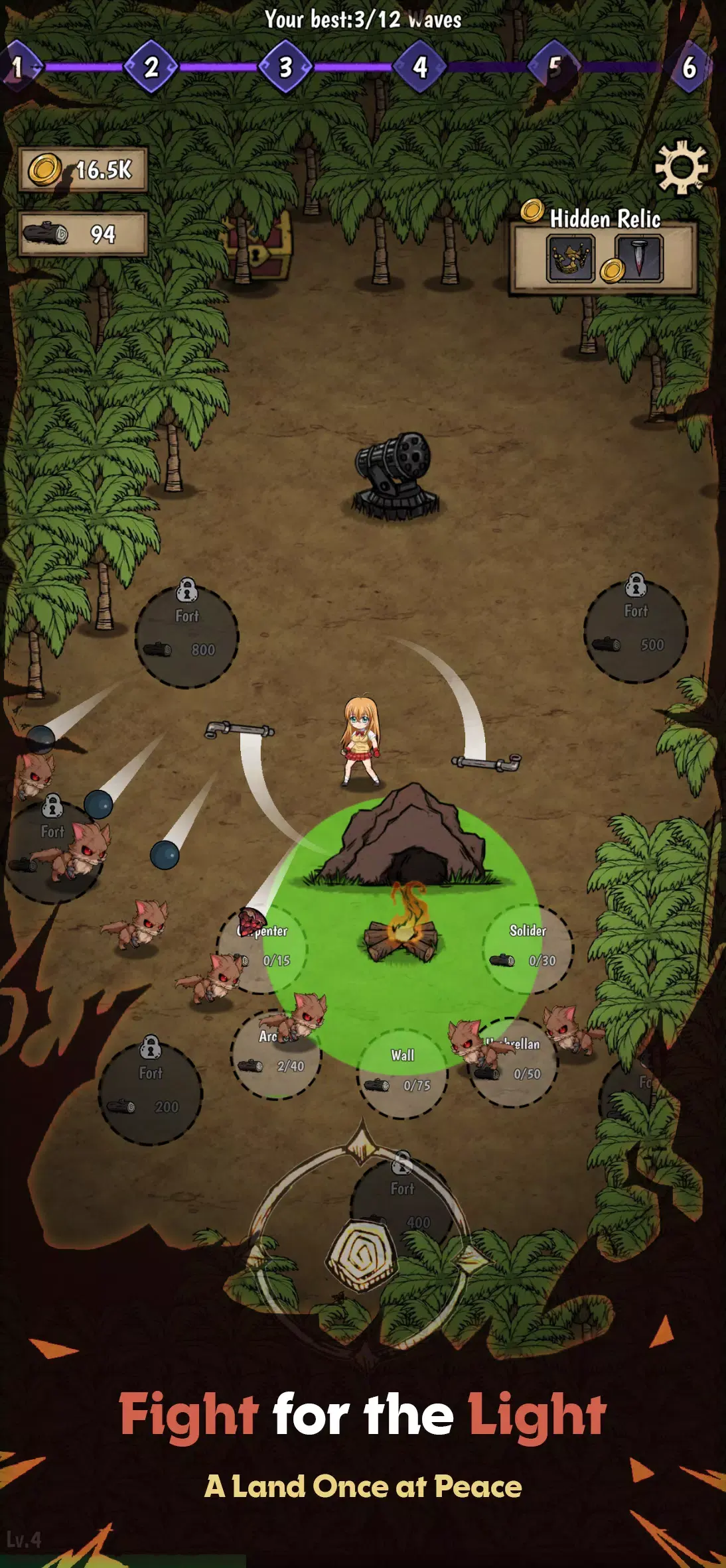Open the settings gear menu
This screenshot has height=1568, width=726.
(x=681, y=167)
